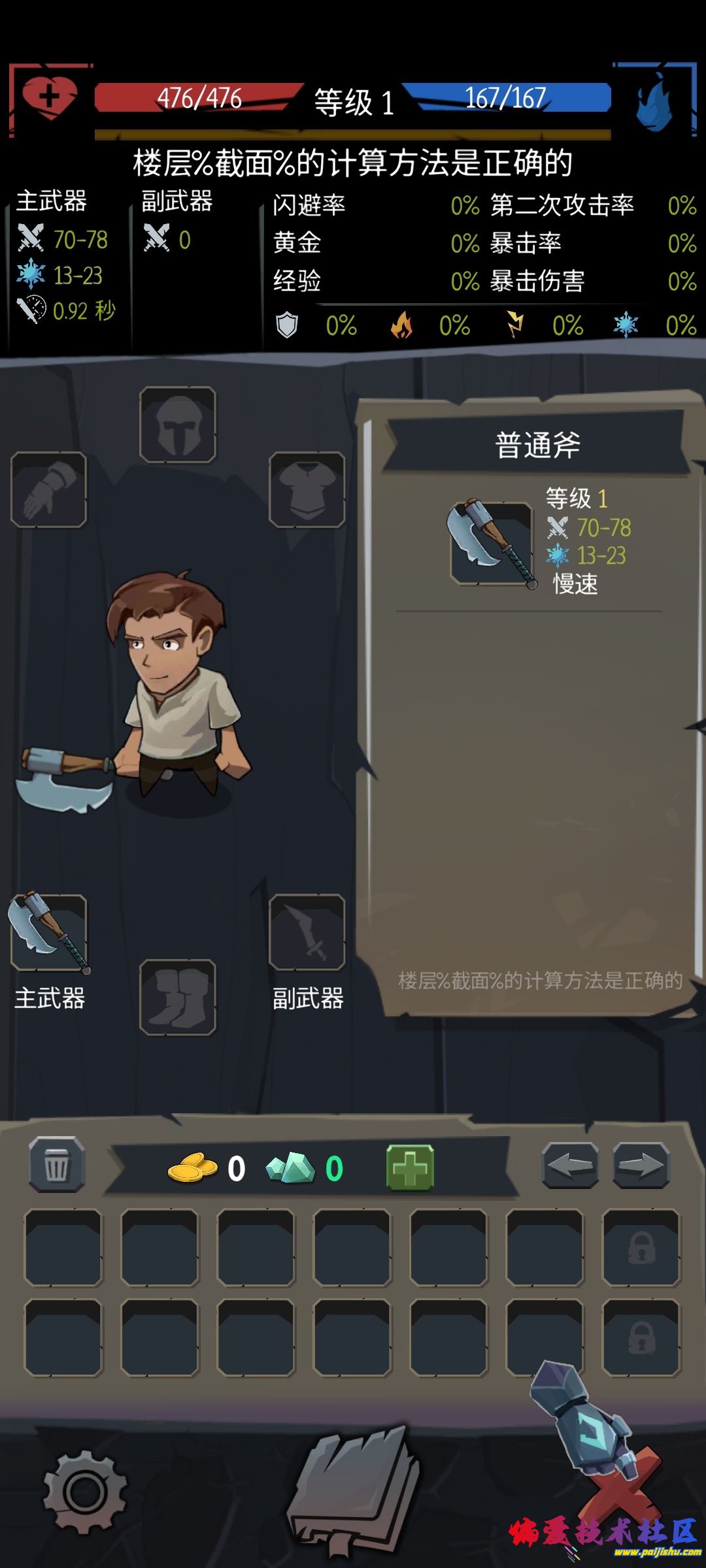Select the boots equipment slot
706x1568 pixels.
pos(178,997)
